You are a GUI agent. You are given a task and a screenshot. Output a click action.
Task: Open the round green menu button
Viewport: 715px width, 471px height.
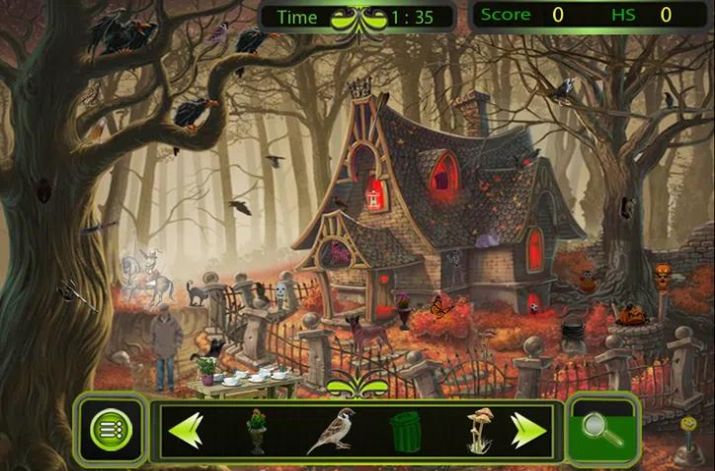111,430
